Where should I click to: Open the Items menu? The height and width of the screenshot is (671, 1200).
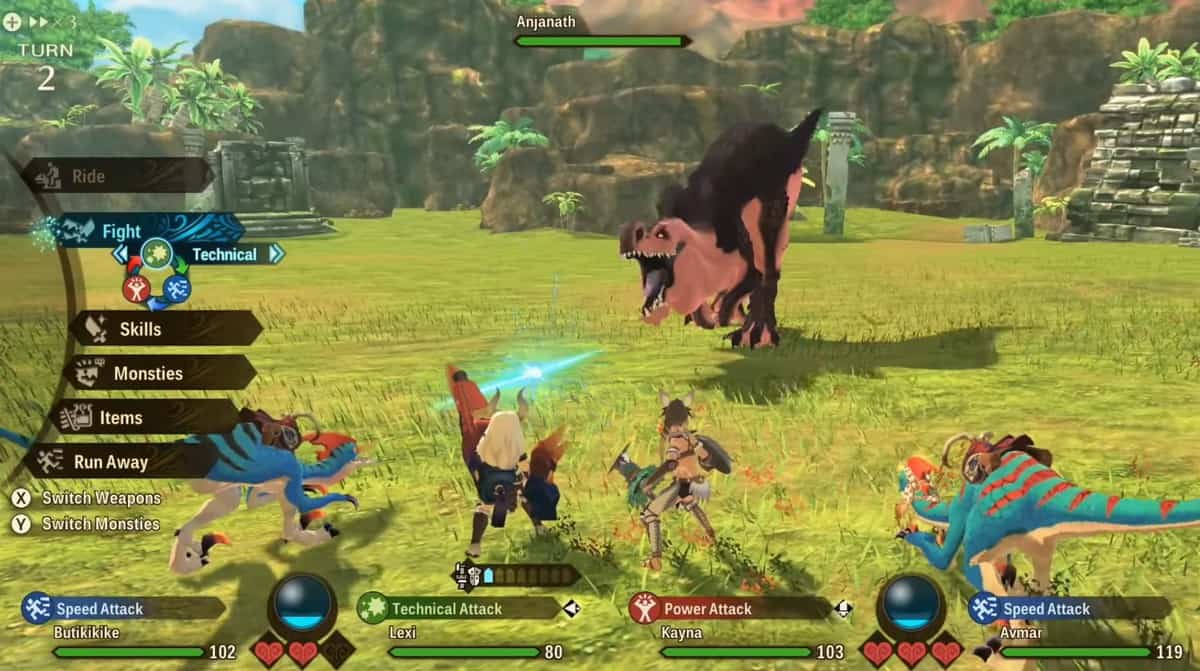[147, 417]
